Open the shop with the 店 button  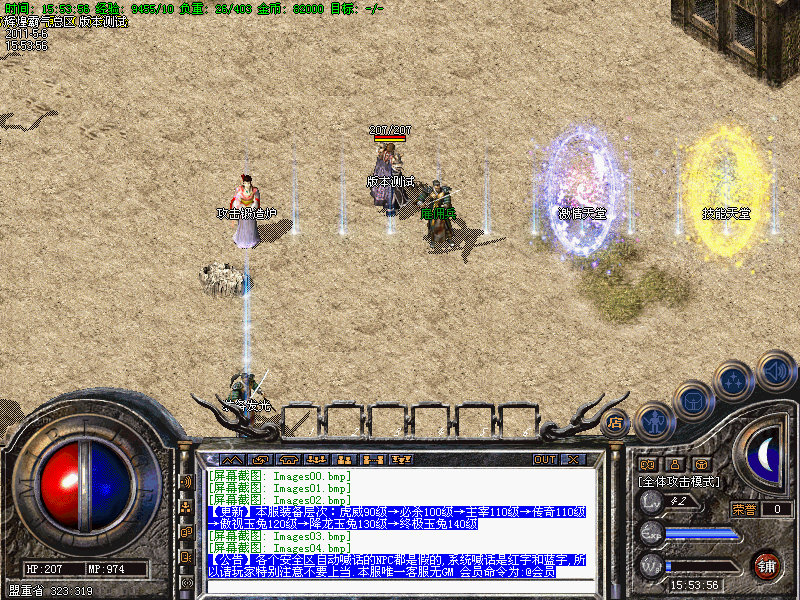tap(616, 422)
